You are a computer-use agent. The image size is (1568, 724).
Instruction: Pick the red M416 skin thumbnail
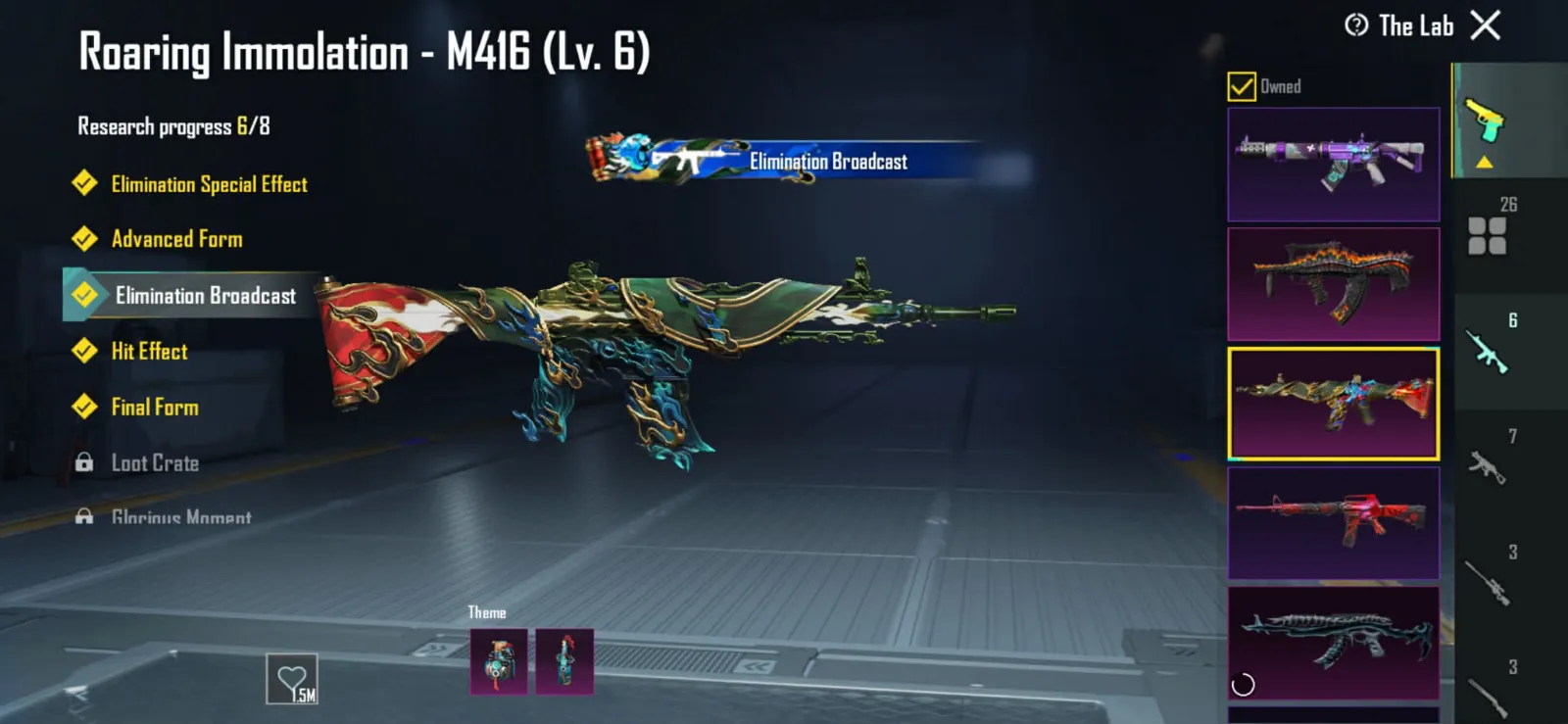[x=1333, y=523]
